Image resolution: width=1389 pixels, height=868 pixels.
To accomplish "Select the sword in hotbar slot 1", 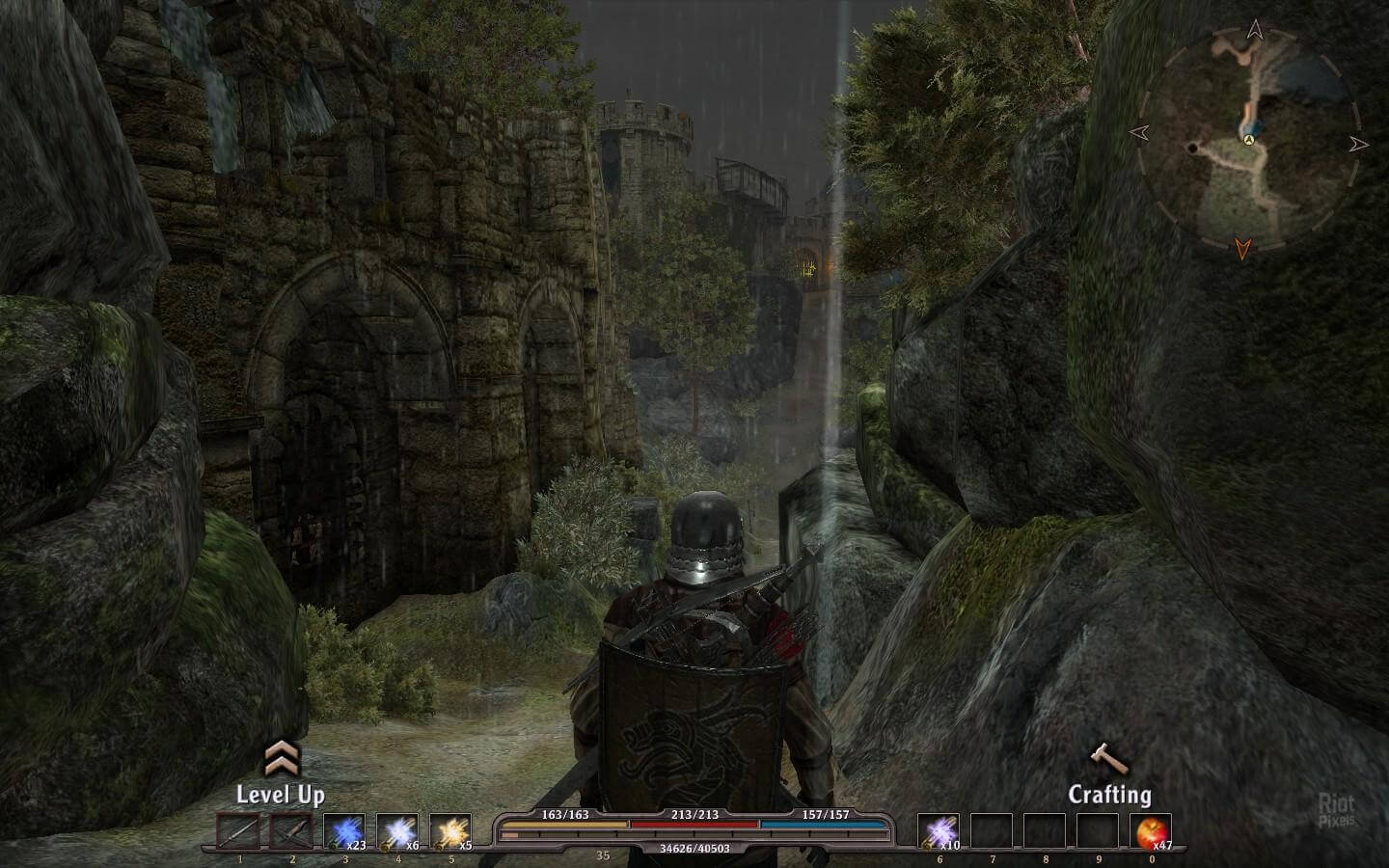I will click(x=238, y=831).
